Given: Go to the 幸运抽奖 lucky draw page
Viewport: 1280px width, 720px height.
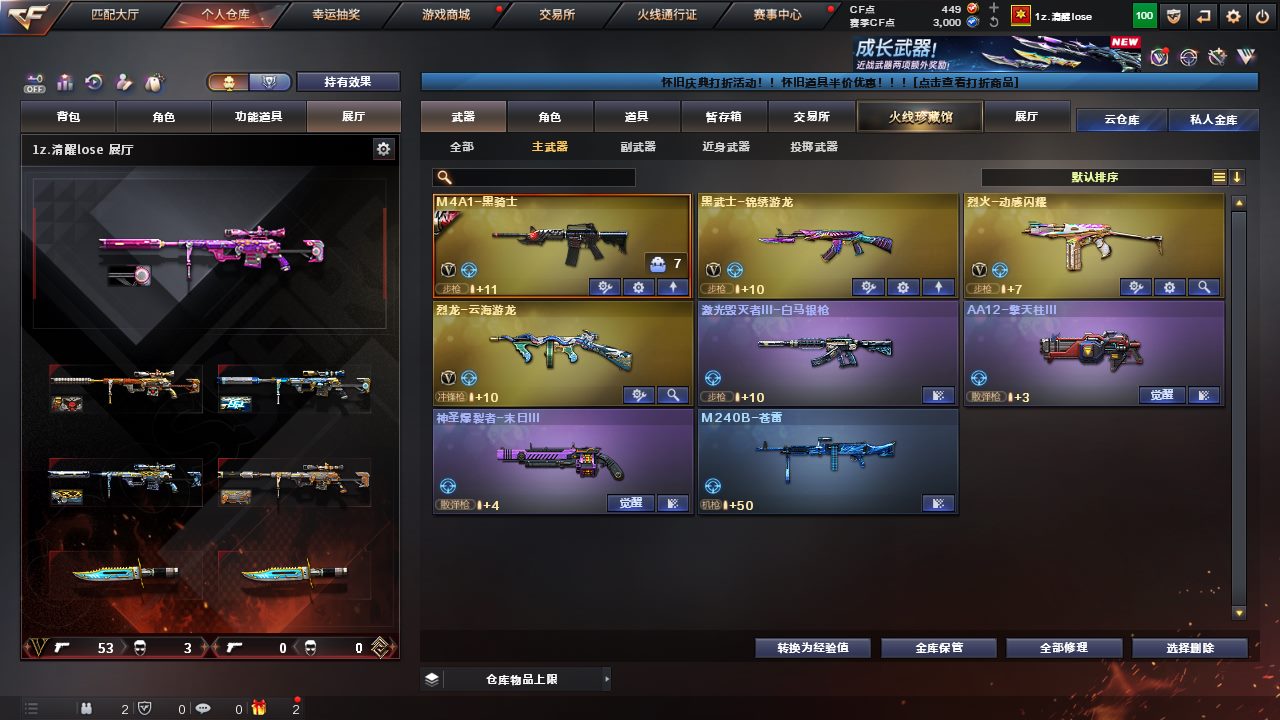Looking at the screenshot, I should [336, 15].
